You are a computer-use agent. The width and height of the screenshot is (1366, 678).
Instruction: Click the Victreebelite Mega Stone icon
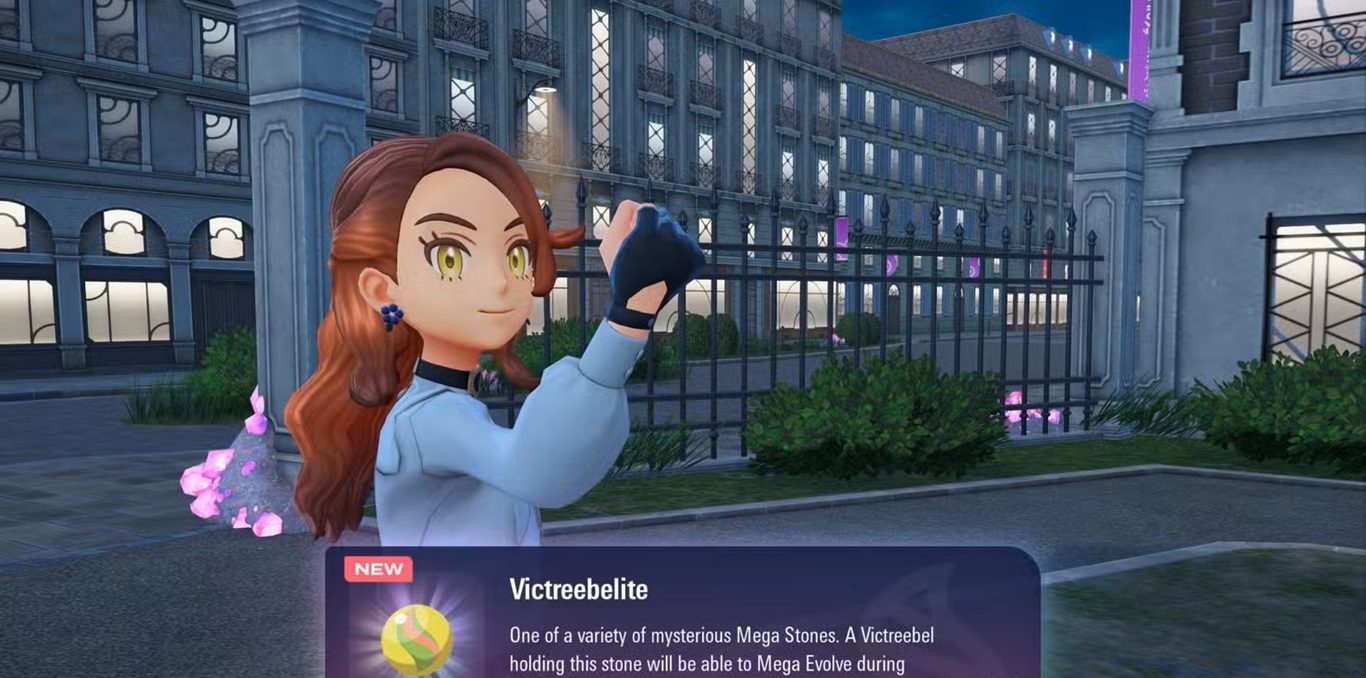416,639
